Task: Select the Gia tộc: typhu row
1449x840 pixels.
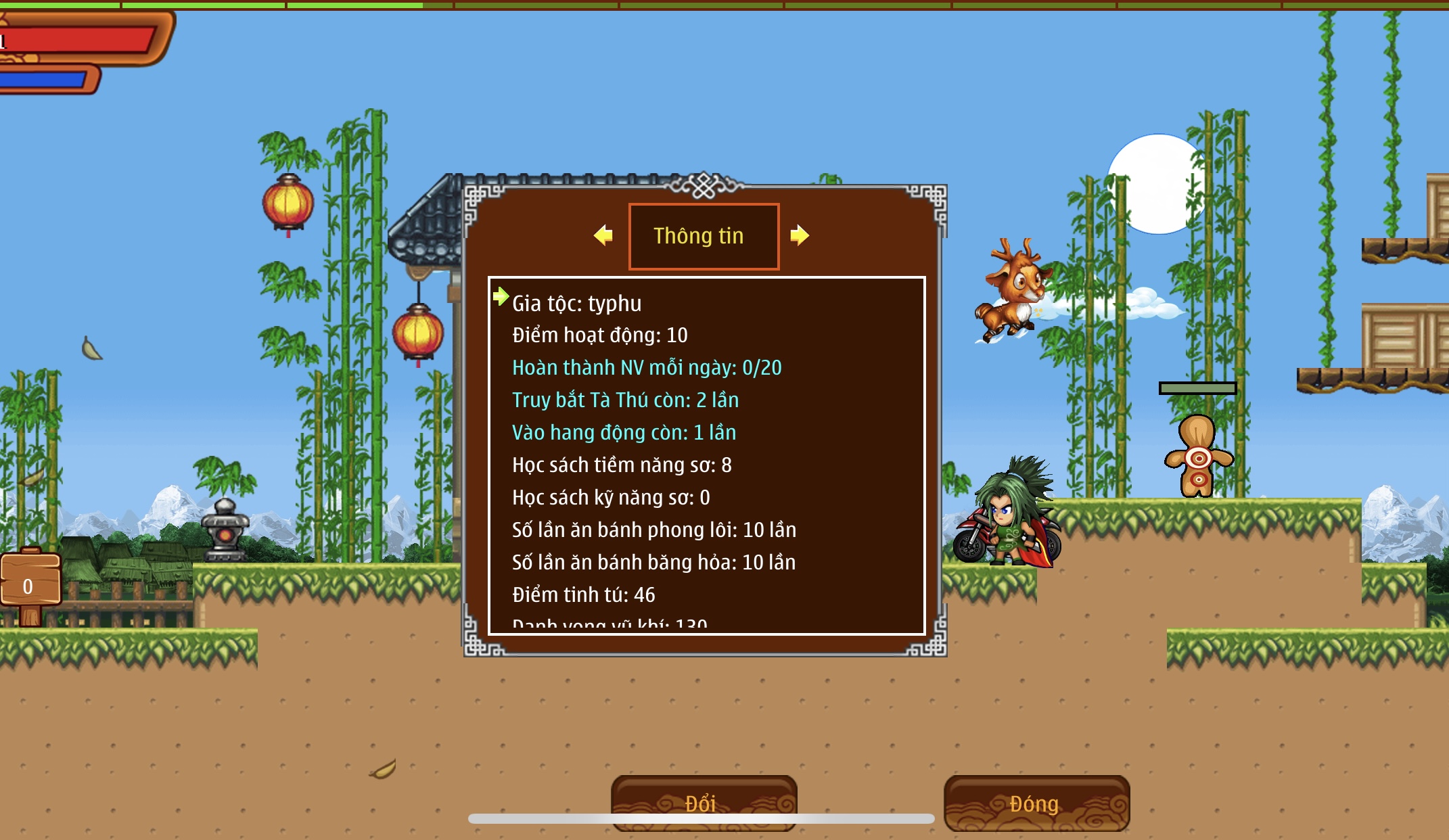Action: [x=577, y=303]
